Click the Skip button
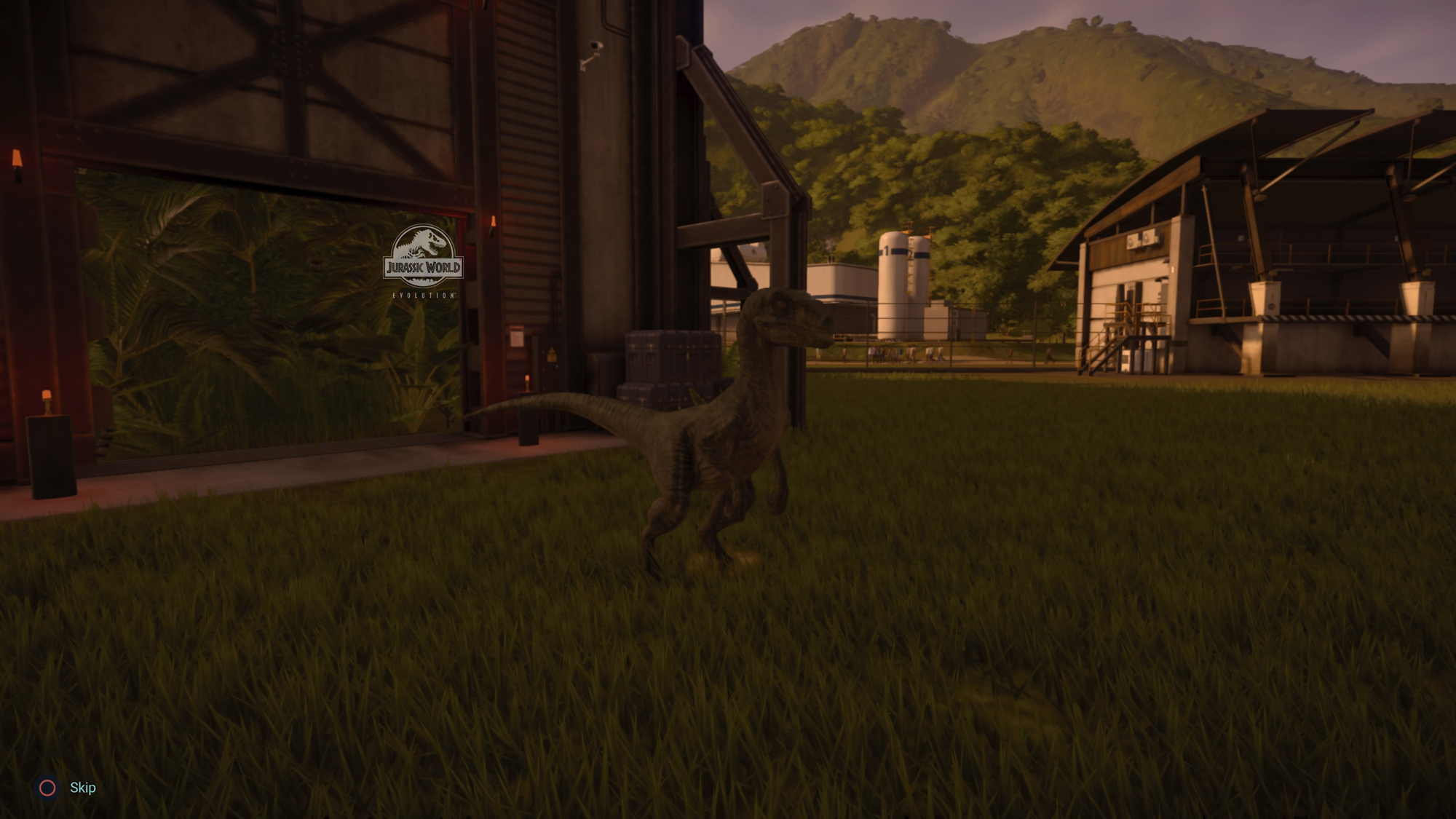The image size is (1456, 819). [x=82, y=787]
